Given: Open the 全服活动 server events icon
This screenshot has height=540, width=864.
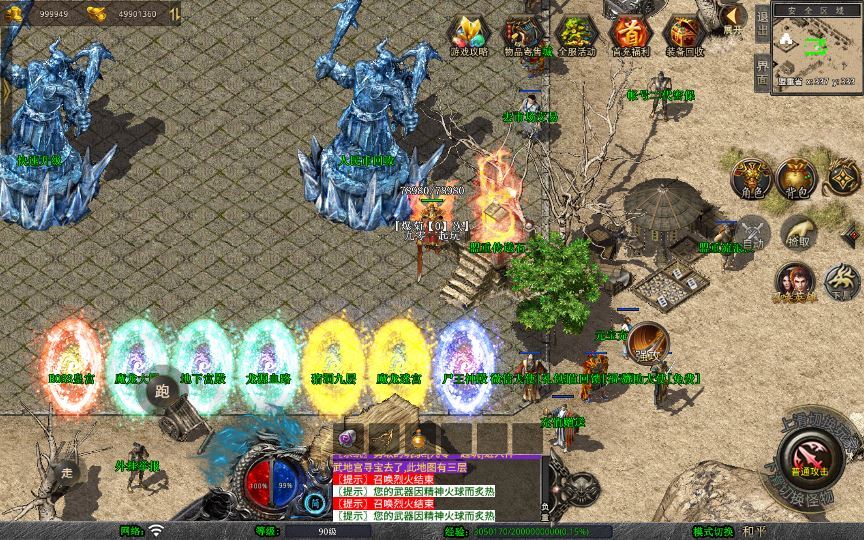Looking at the screenshot, I should click(576, 35).
